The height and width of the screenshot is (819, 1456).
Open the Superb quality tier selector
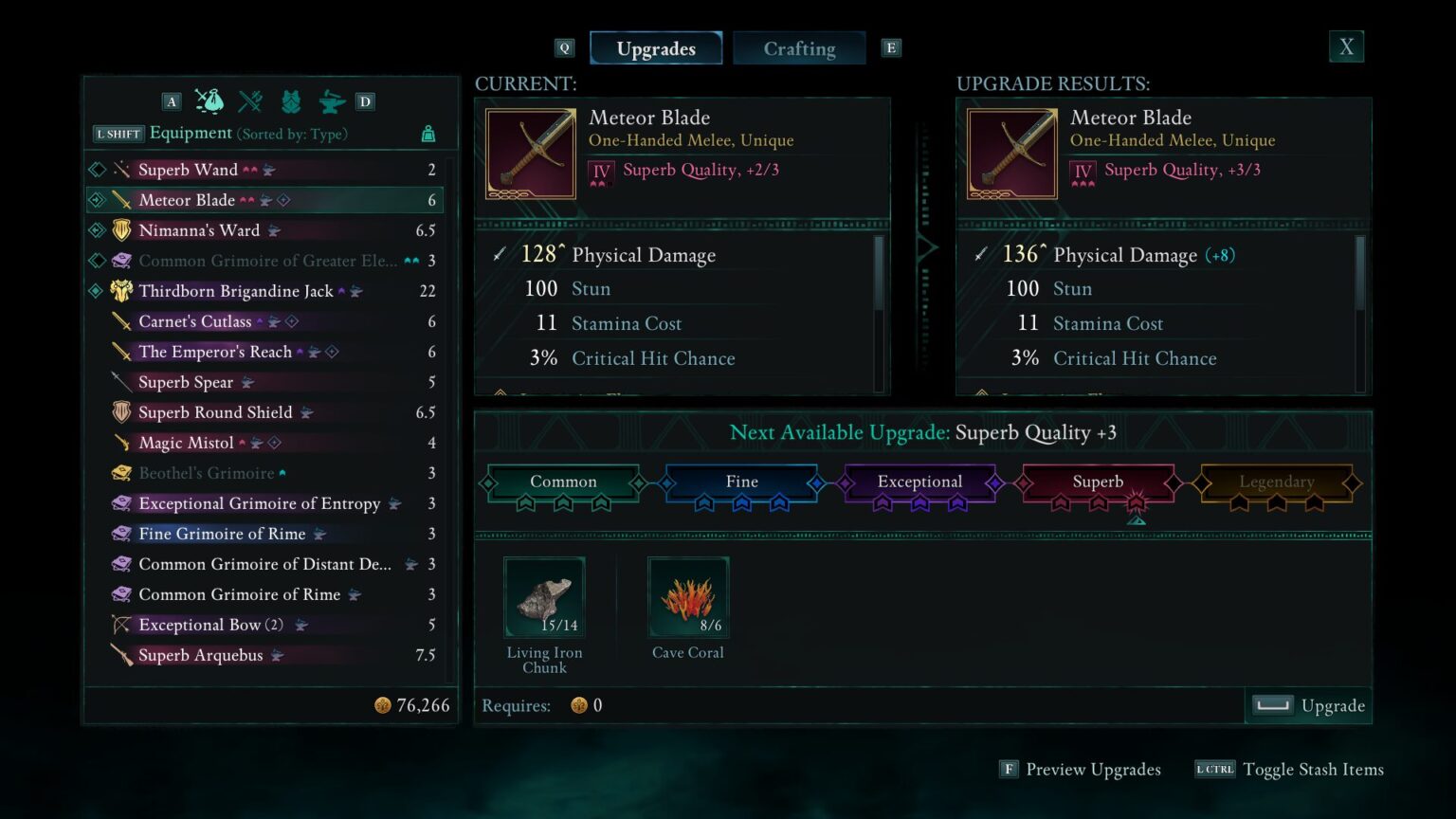(x=1098, y=482)
